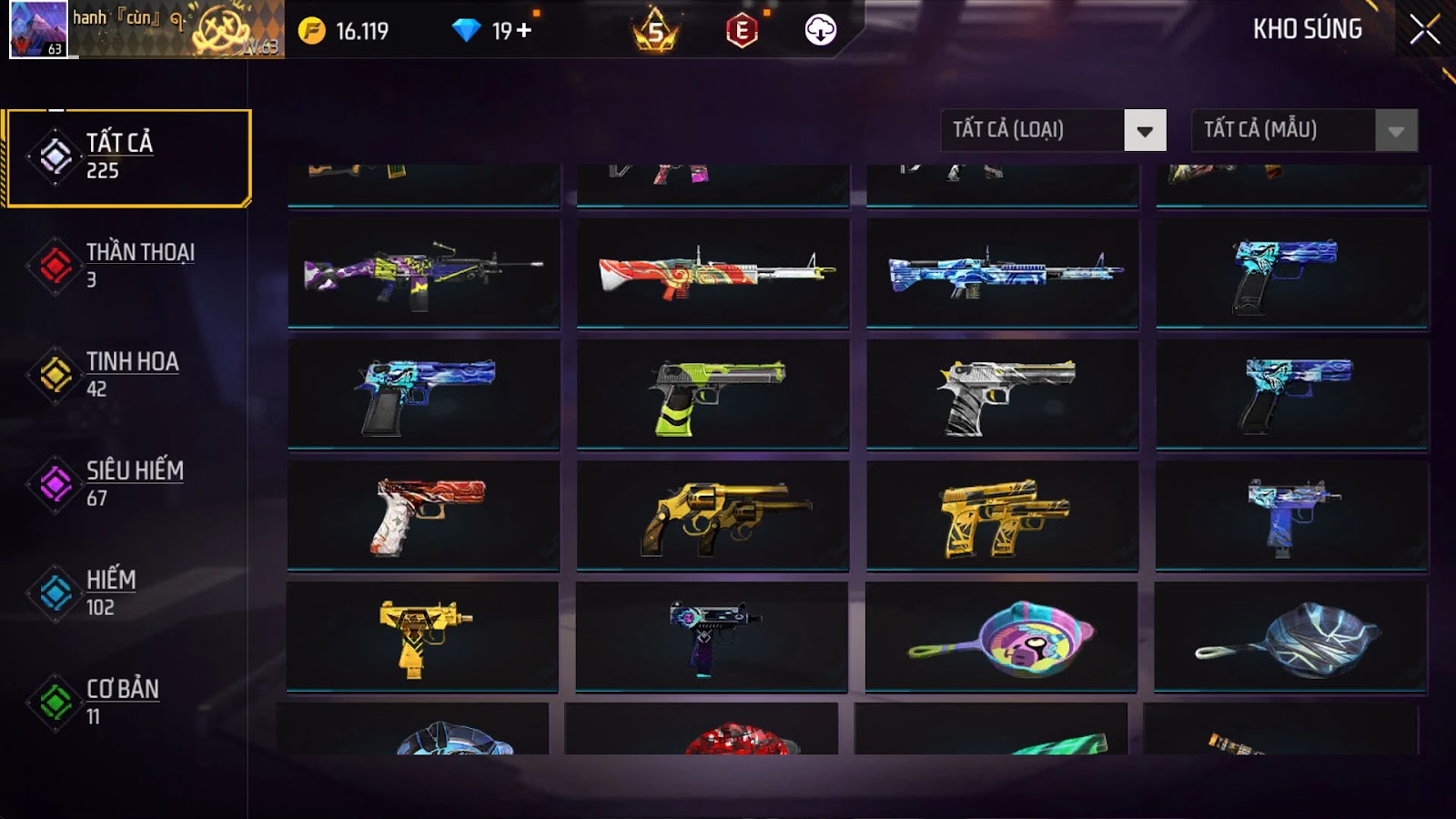Show the Tinh Hoa weapon skins
This screenshot has height=819, width=1456.
[128, 374]
